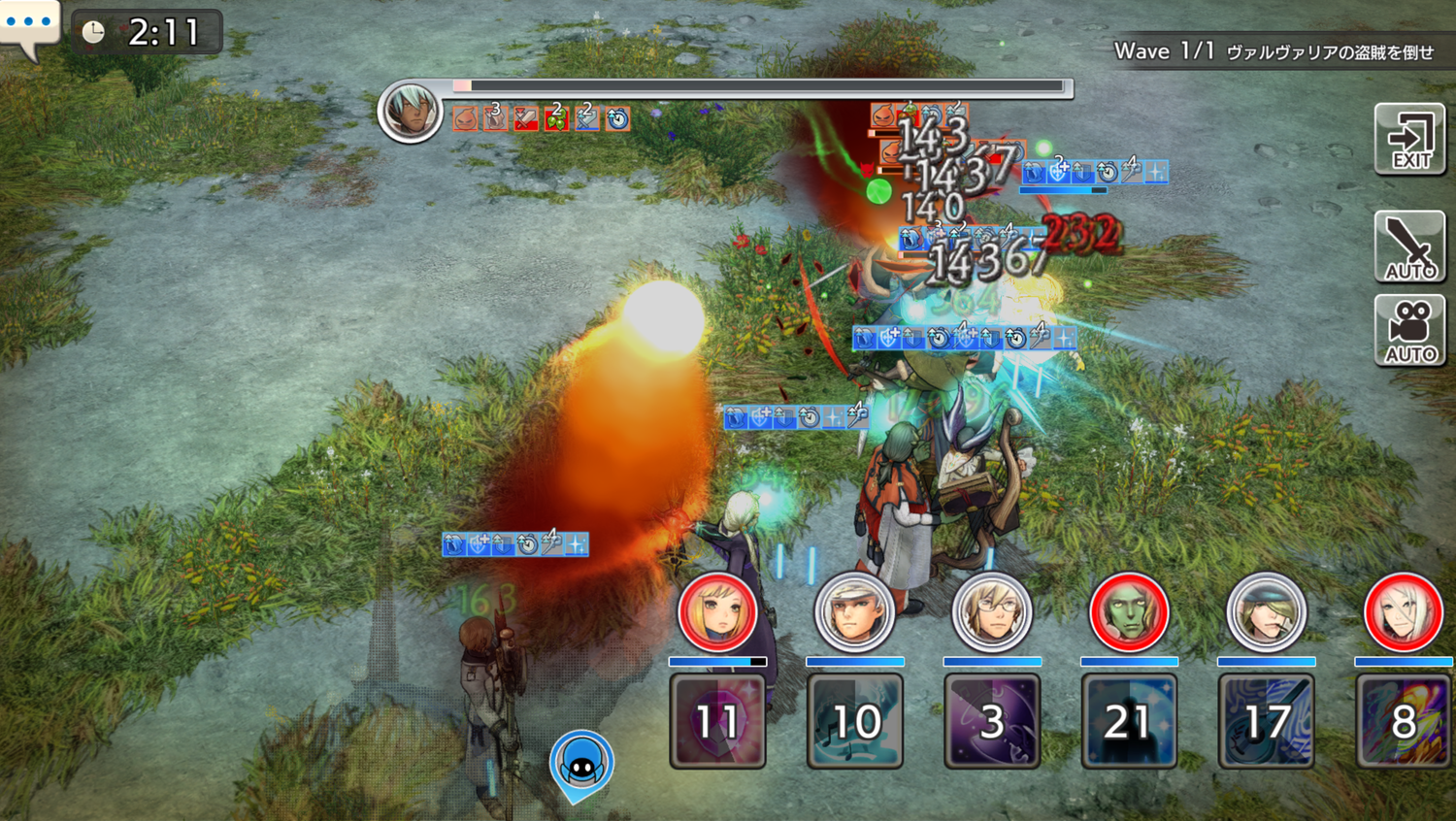Activate the skill showing cooldown 17
Screen dimensions: 1456x821
pyautogui.click(x=1266, y=721)
